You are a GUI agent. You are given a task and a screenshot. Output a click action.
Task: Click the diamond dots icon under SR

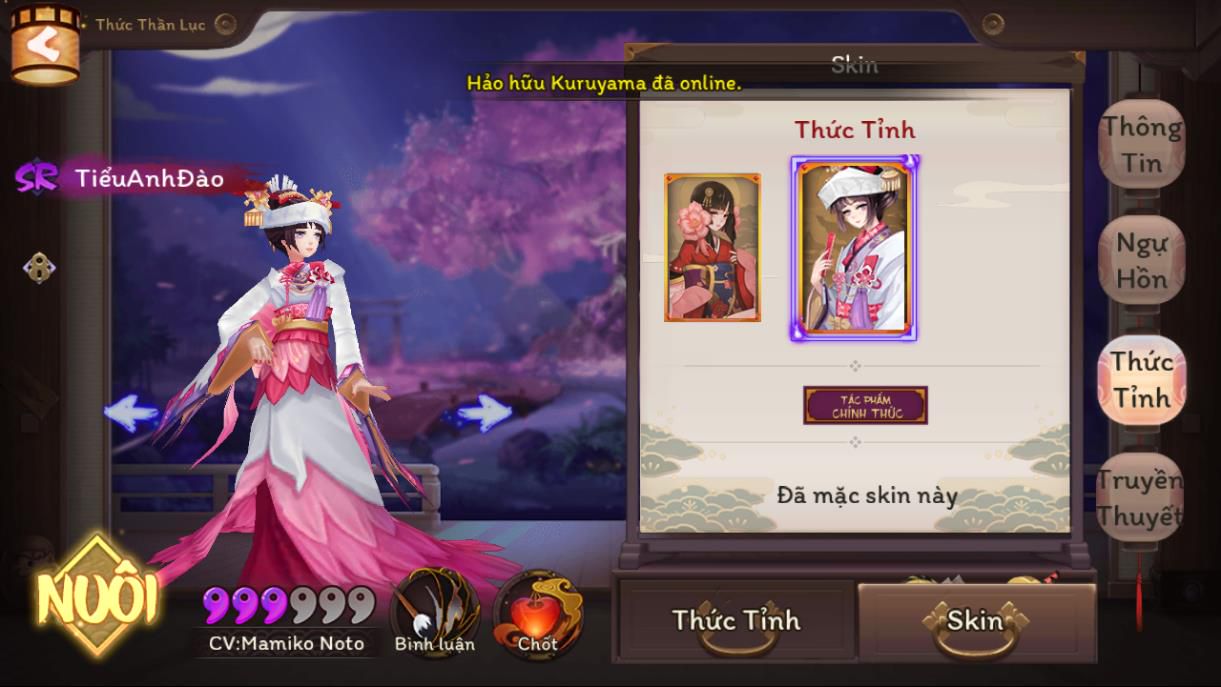point(39,267)
